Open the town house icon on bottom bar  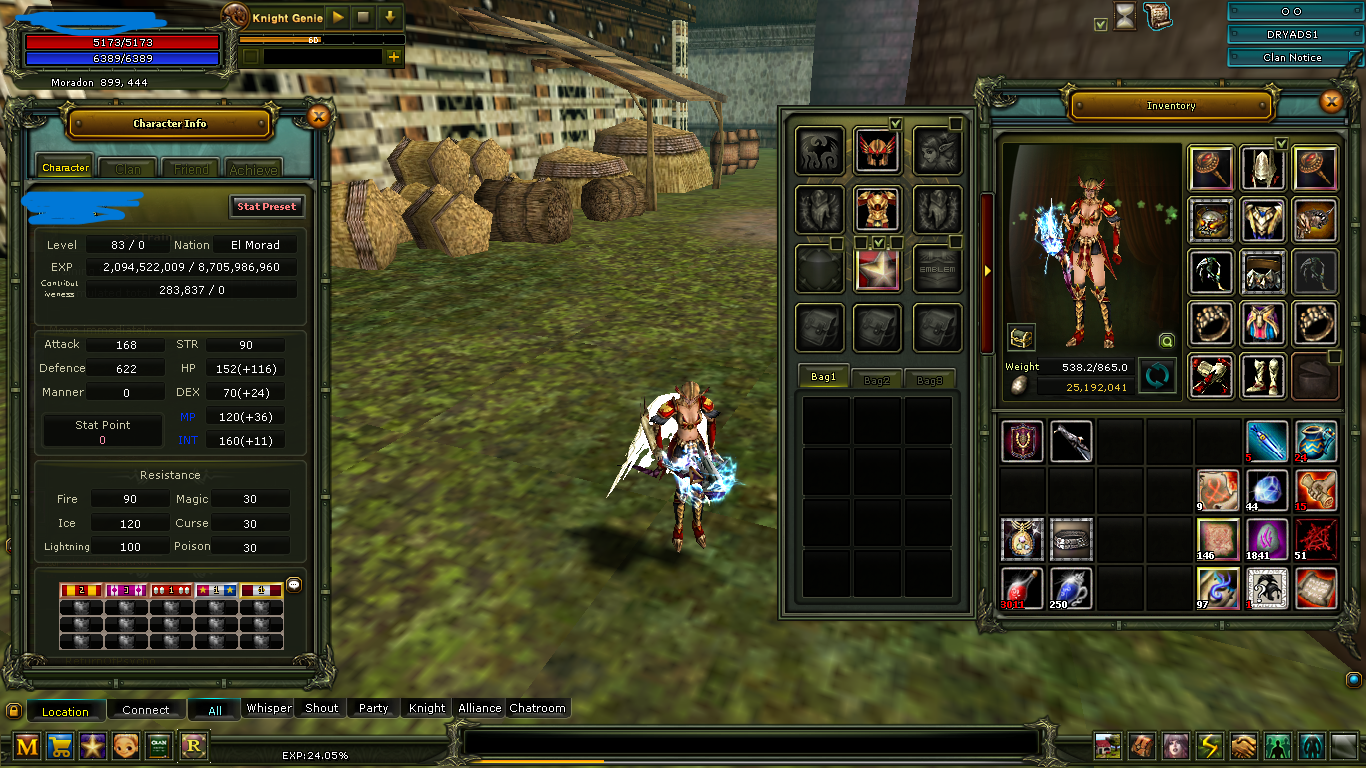1106,746
